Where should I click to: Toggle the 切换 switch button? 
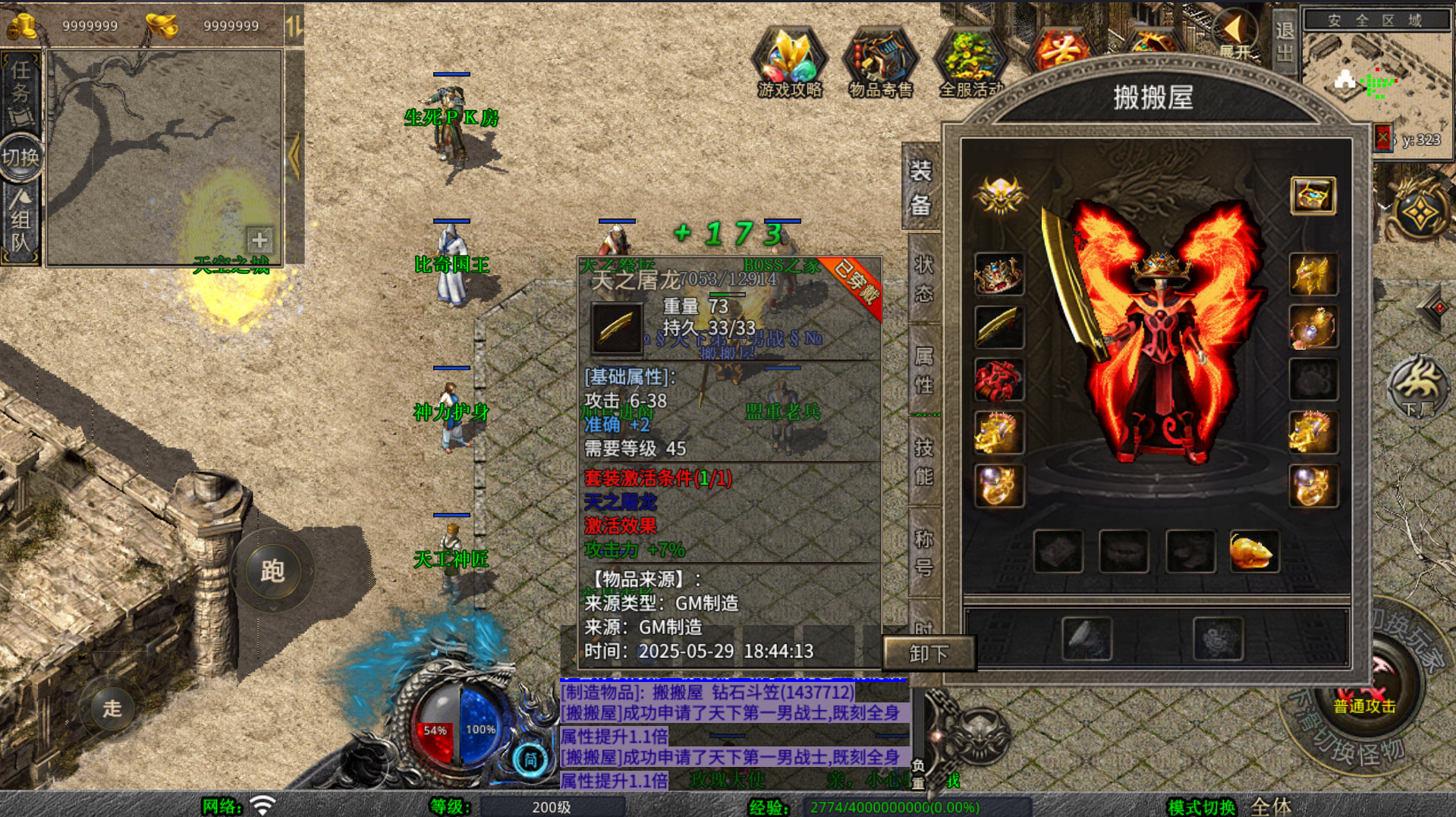click(20, 157)
